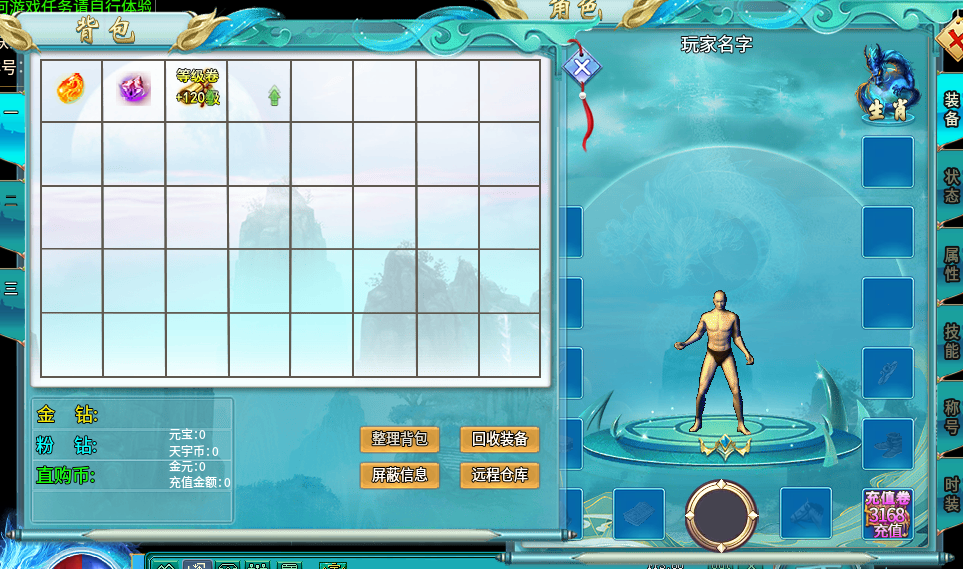Select the green up-arrow item slot
963x569 pixels.
(x=274, y=95)
